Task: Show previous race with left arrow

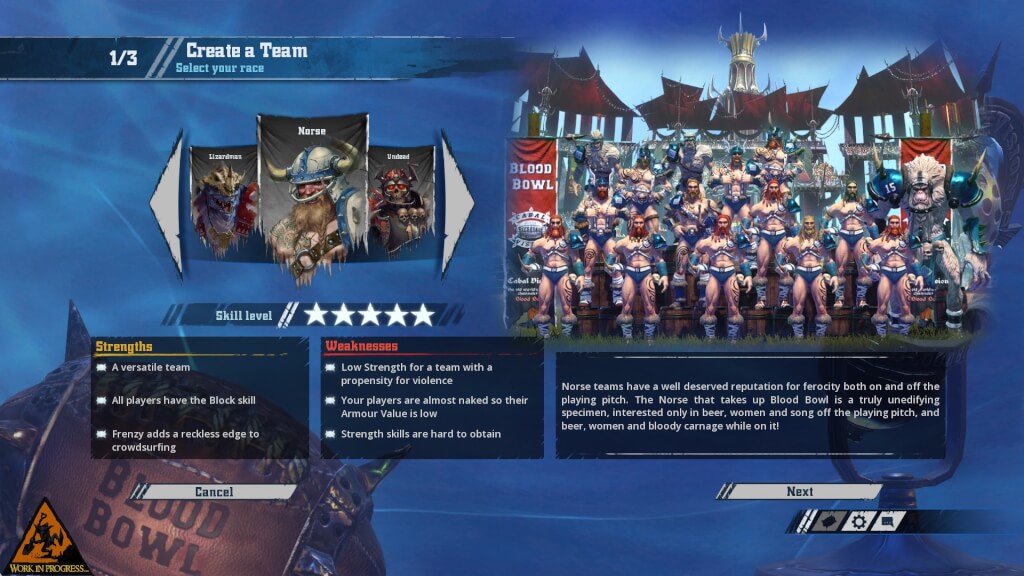Action: click(167, 204)
